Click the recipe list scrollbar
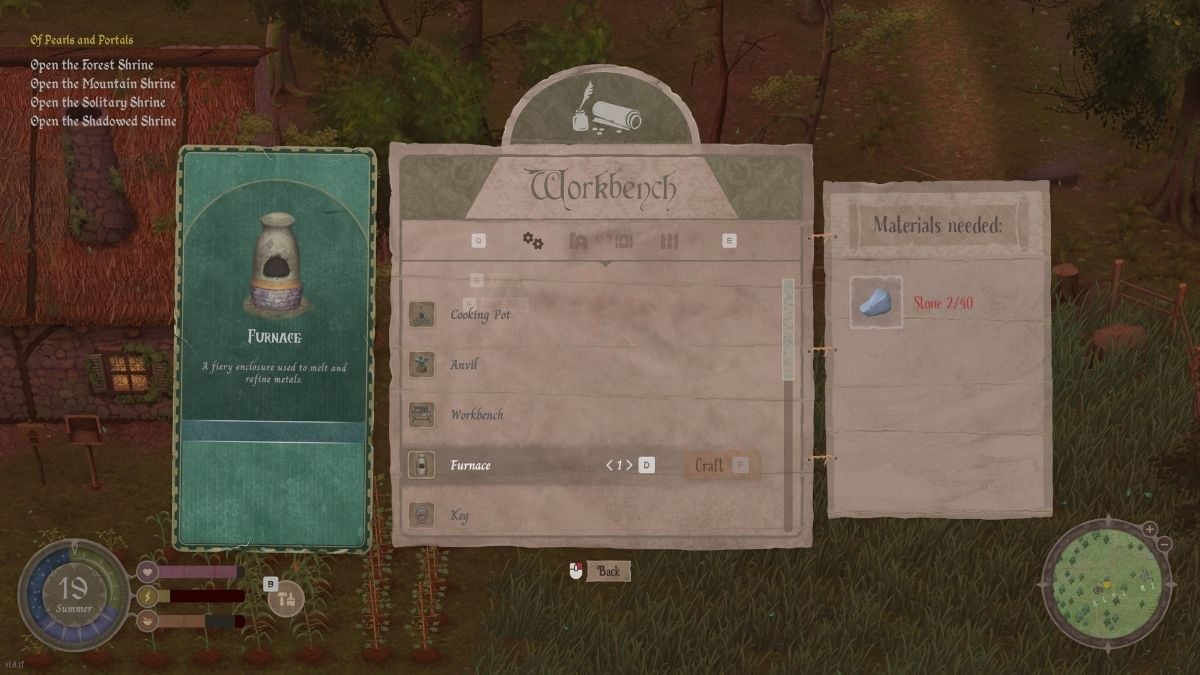Image resolution: width=1200 pixels, height=675 pixels. click(x=788, y=330)
